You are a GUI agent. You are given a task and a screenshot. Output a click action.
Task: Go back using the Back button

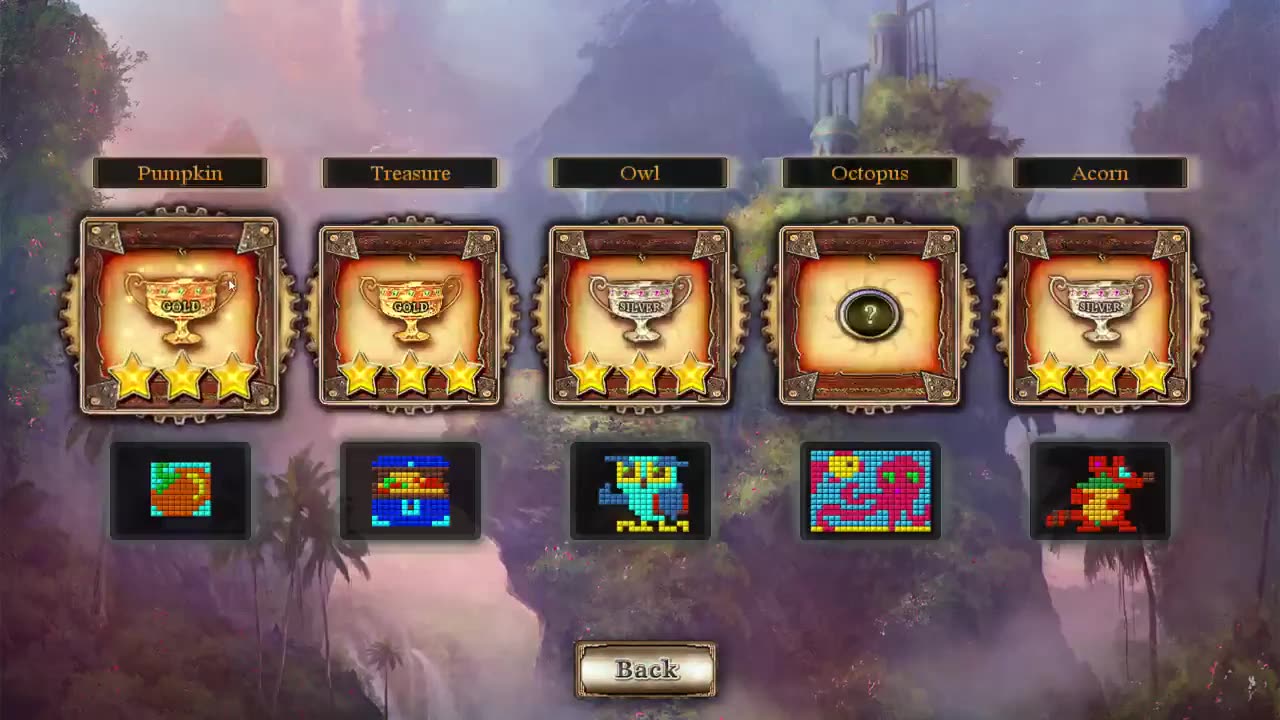click(646, 669)
